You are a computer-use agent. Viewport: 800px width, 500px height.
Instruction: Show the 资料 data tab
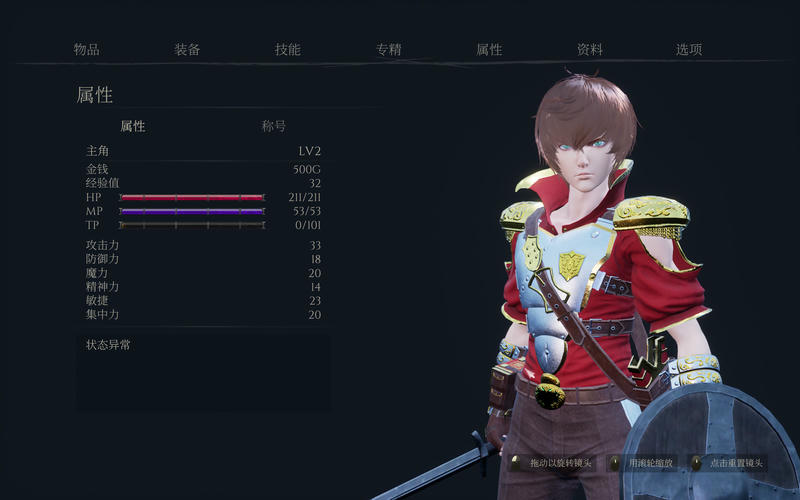pos(589,49)
